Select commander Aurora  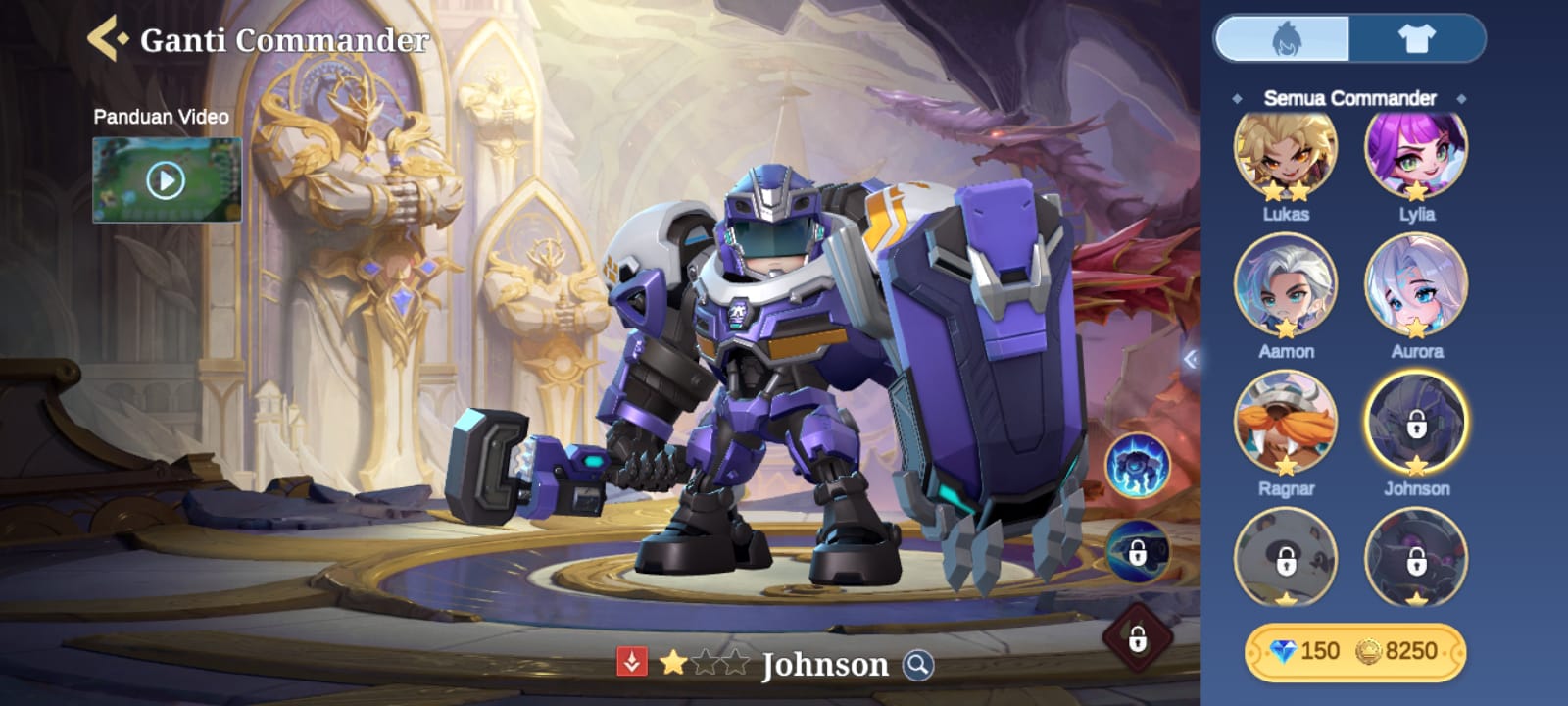pos(1416,287)
